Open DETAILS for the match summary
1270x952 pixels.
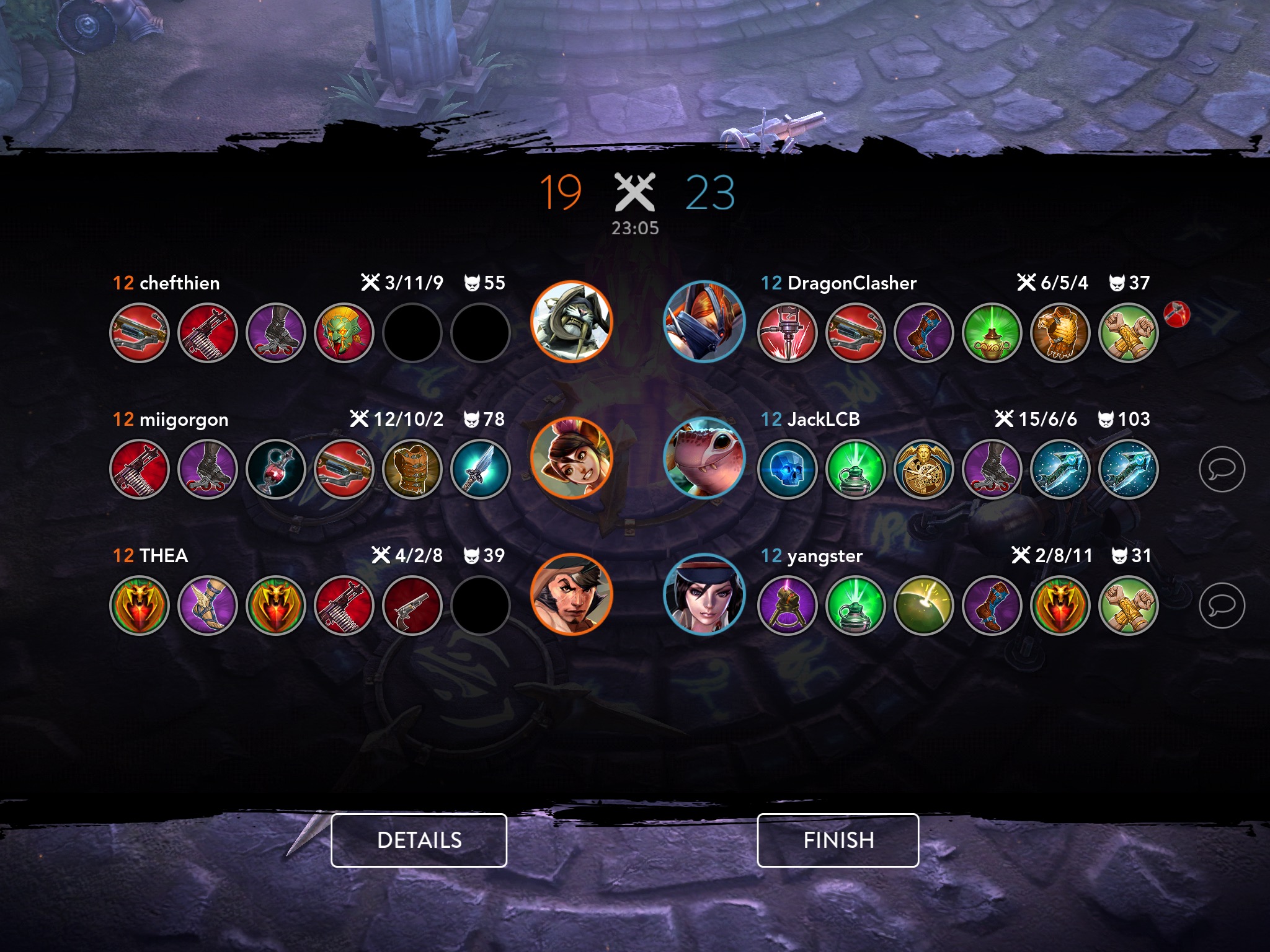(419, 840)
